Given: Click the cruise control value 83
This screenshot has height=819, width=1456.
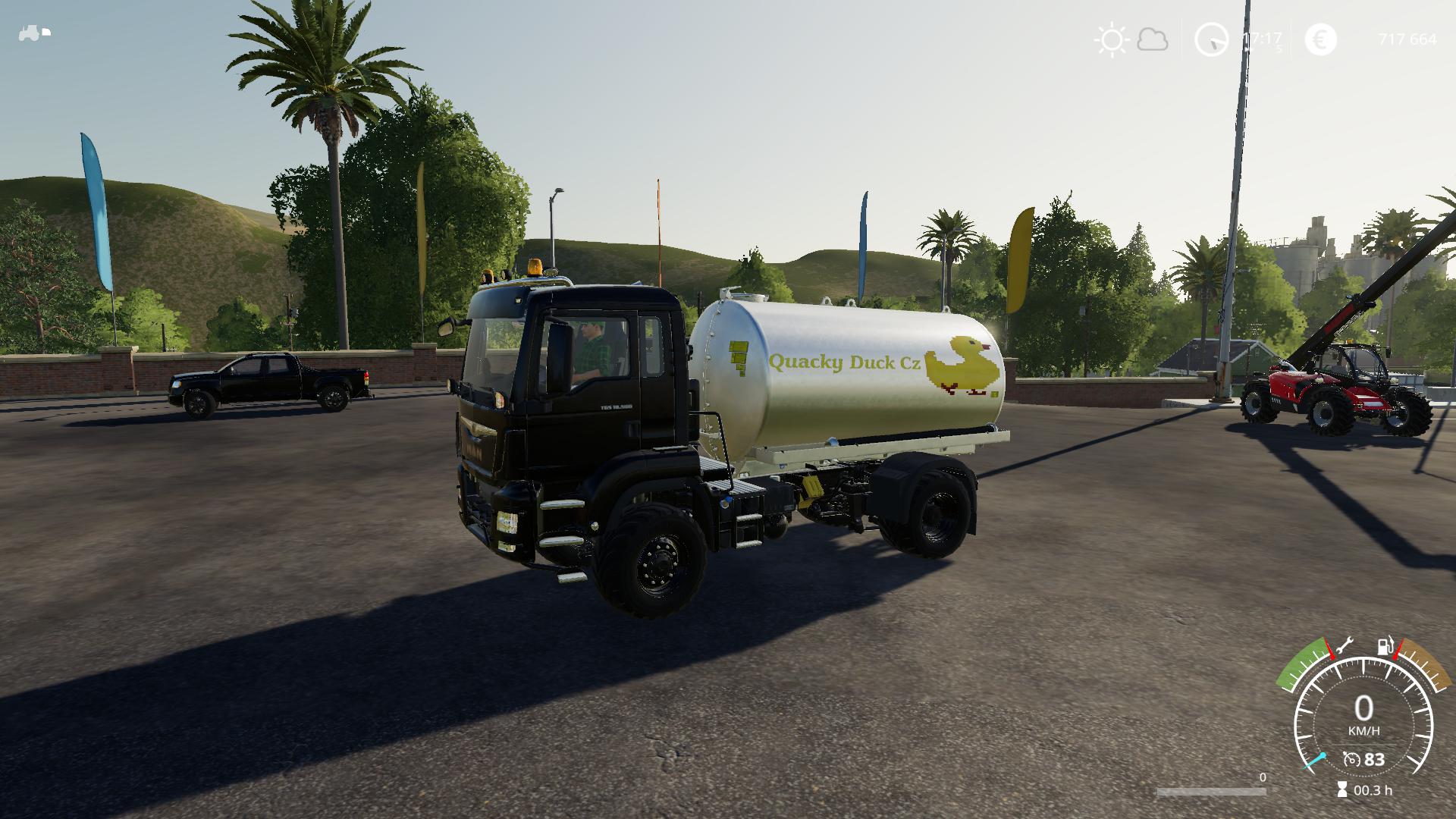Looking at the screenshot, I should point(1374,759).
